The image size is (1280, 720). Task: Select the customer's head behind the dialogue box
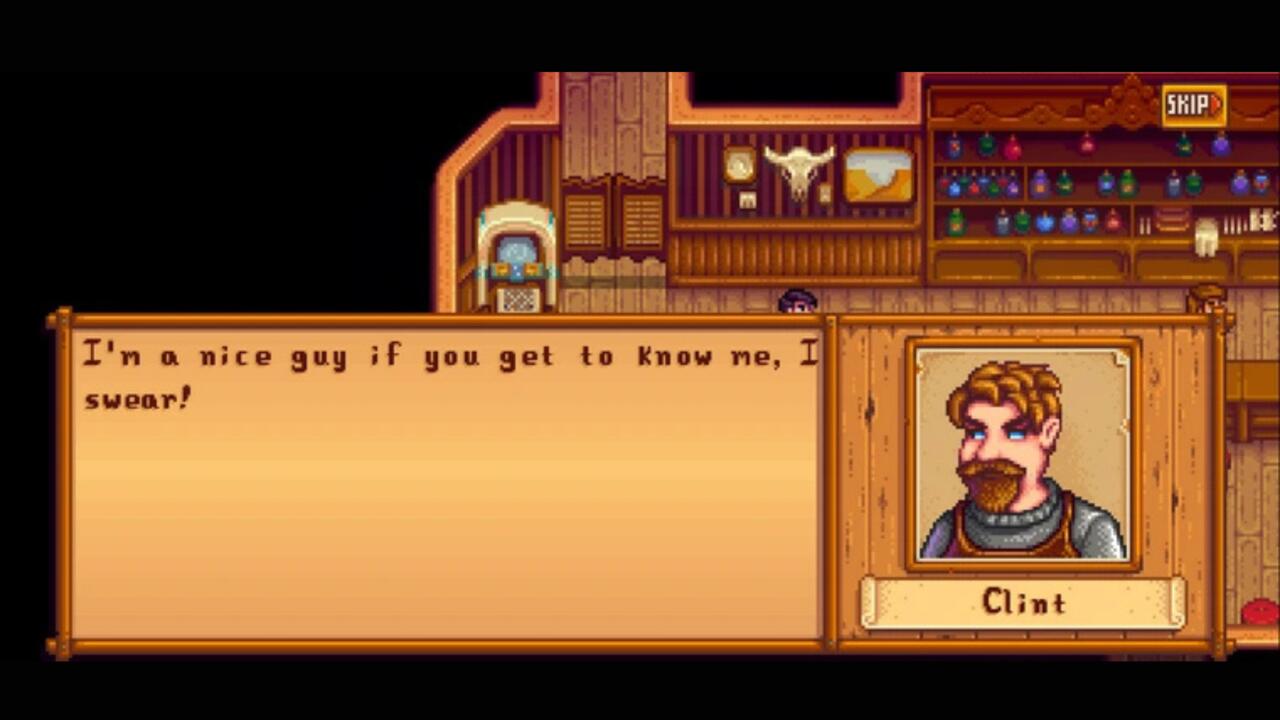point(796,300)
